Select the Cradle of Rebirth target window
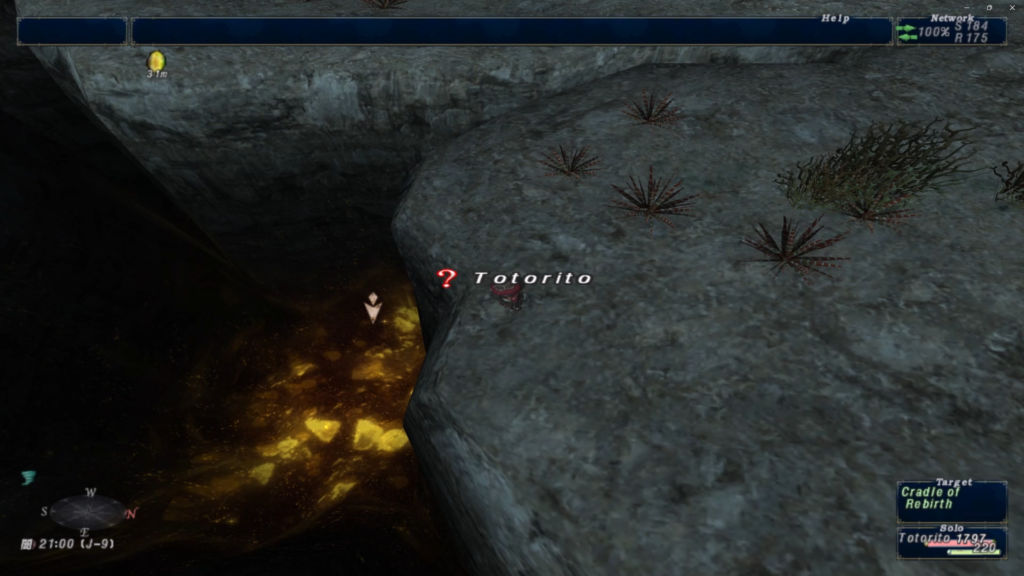Screen dimensions: 1024x576 951,502
